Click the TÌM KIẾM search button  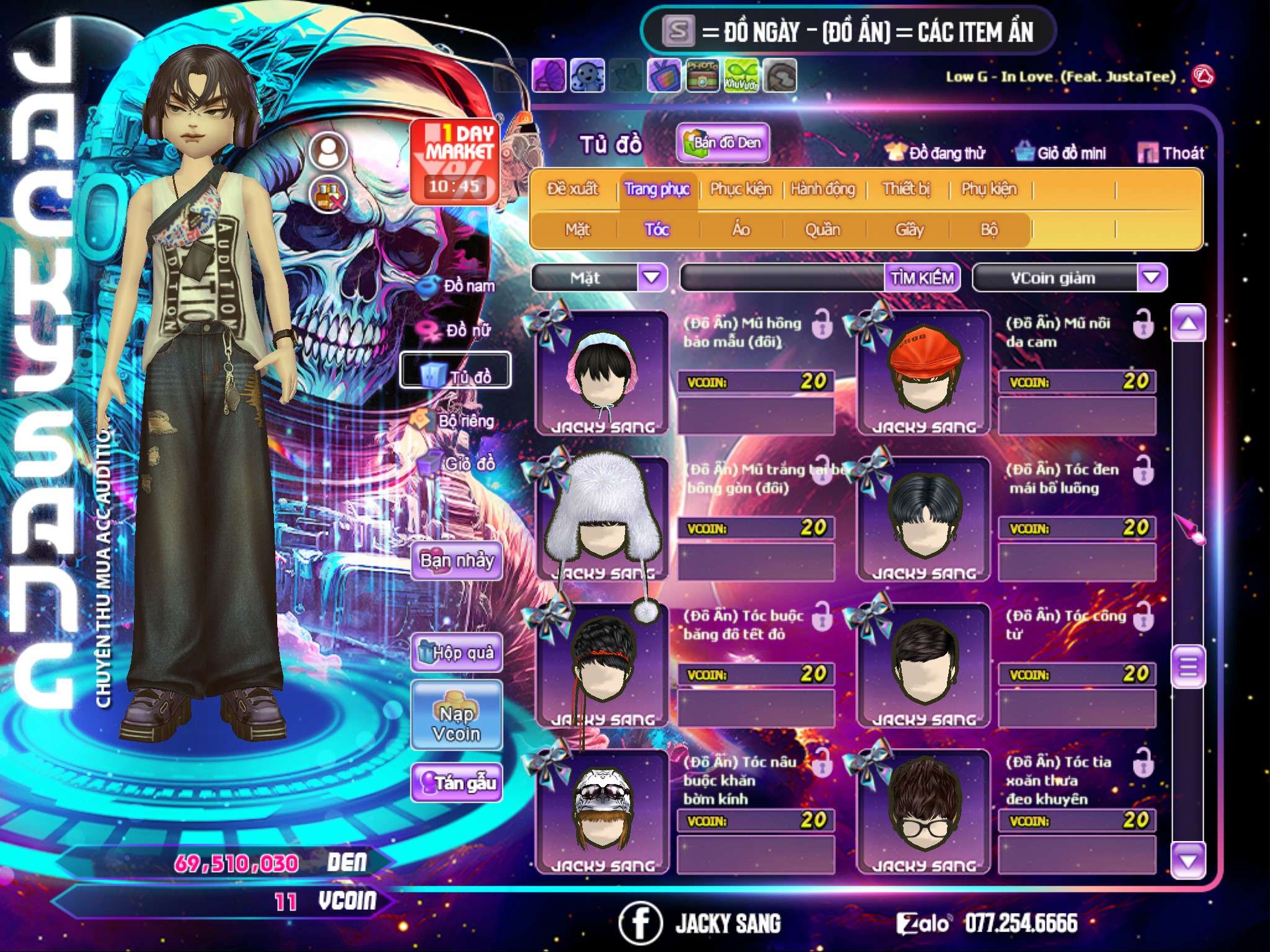[x=921, y=278]
